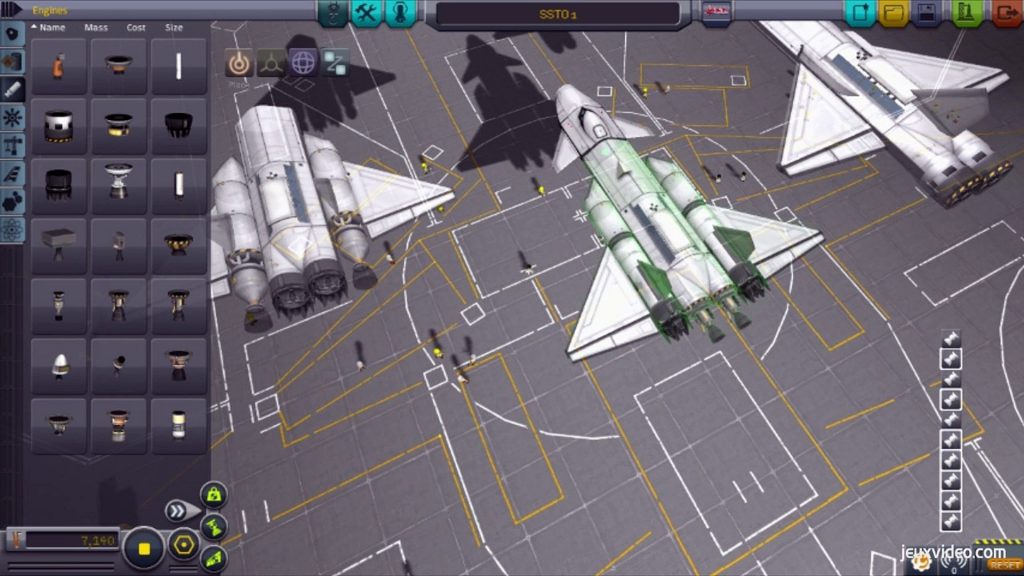Screen dimensions: 1024x576
Task: Expand the double-arrow gizmo tools button
Action: tap(180, 511)
